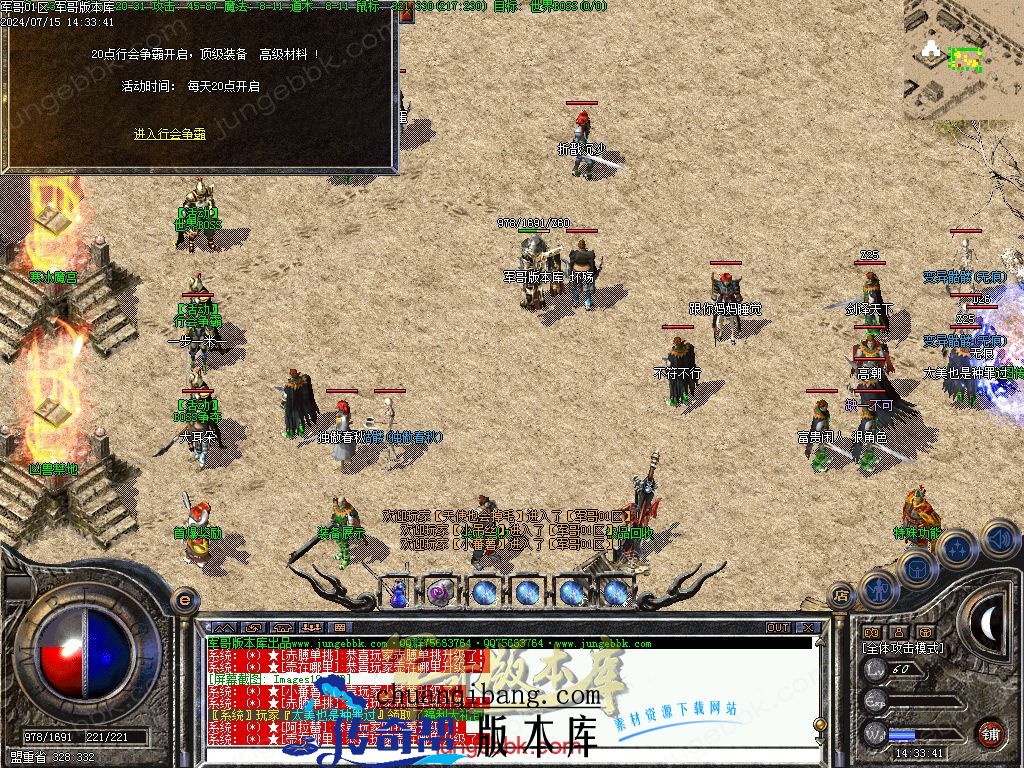1024x768 pixels.
Task: Open the minimap in the corner
Action: (x=963, y=59)
